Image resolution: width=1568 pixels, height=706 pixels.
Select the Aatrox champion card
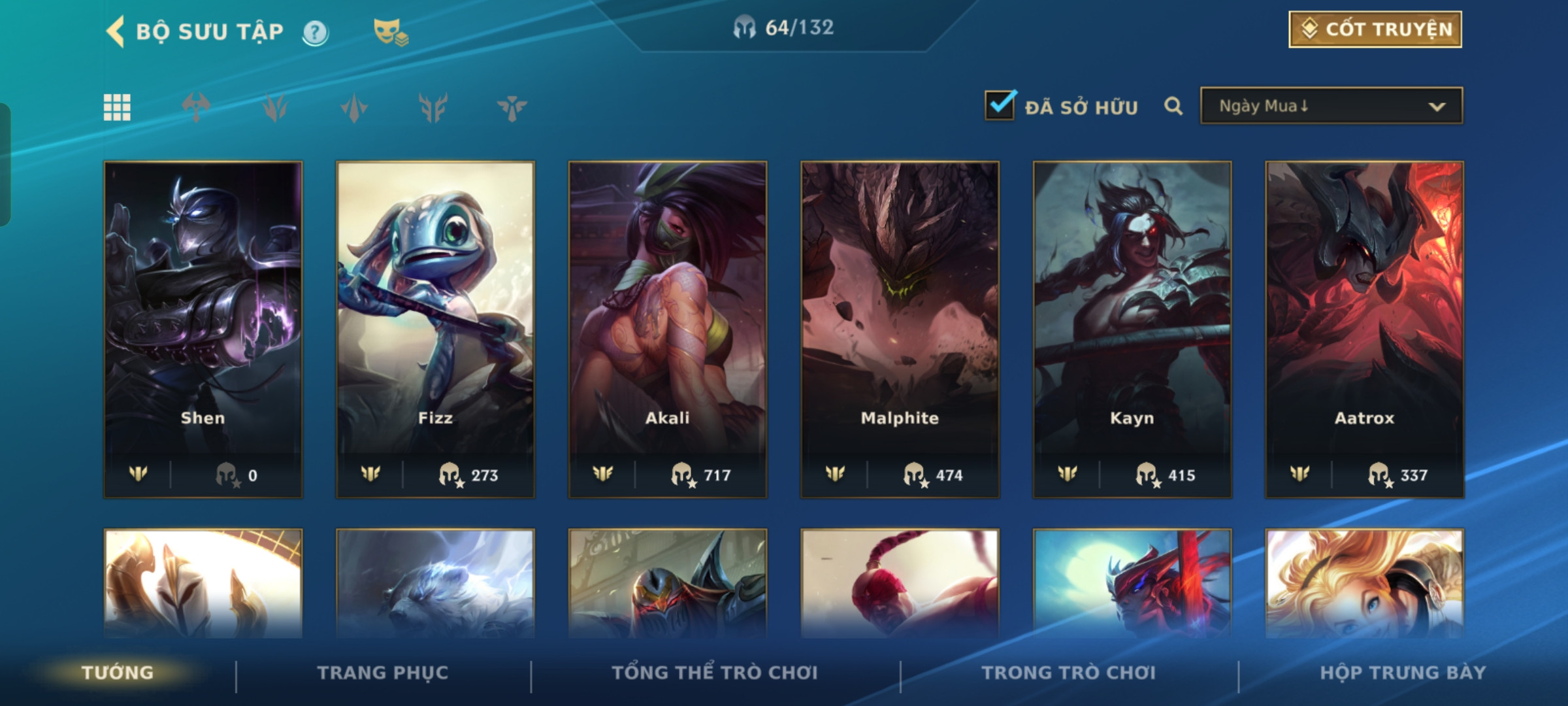tap(1364, 329)
